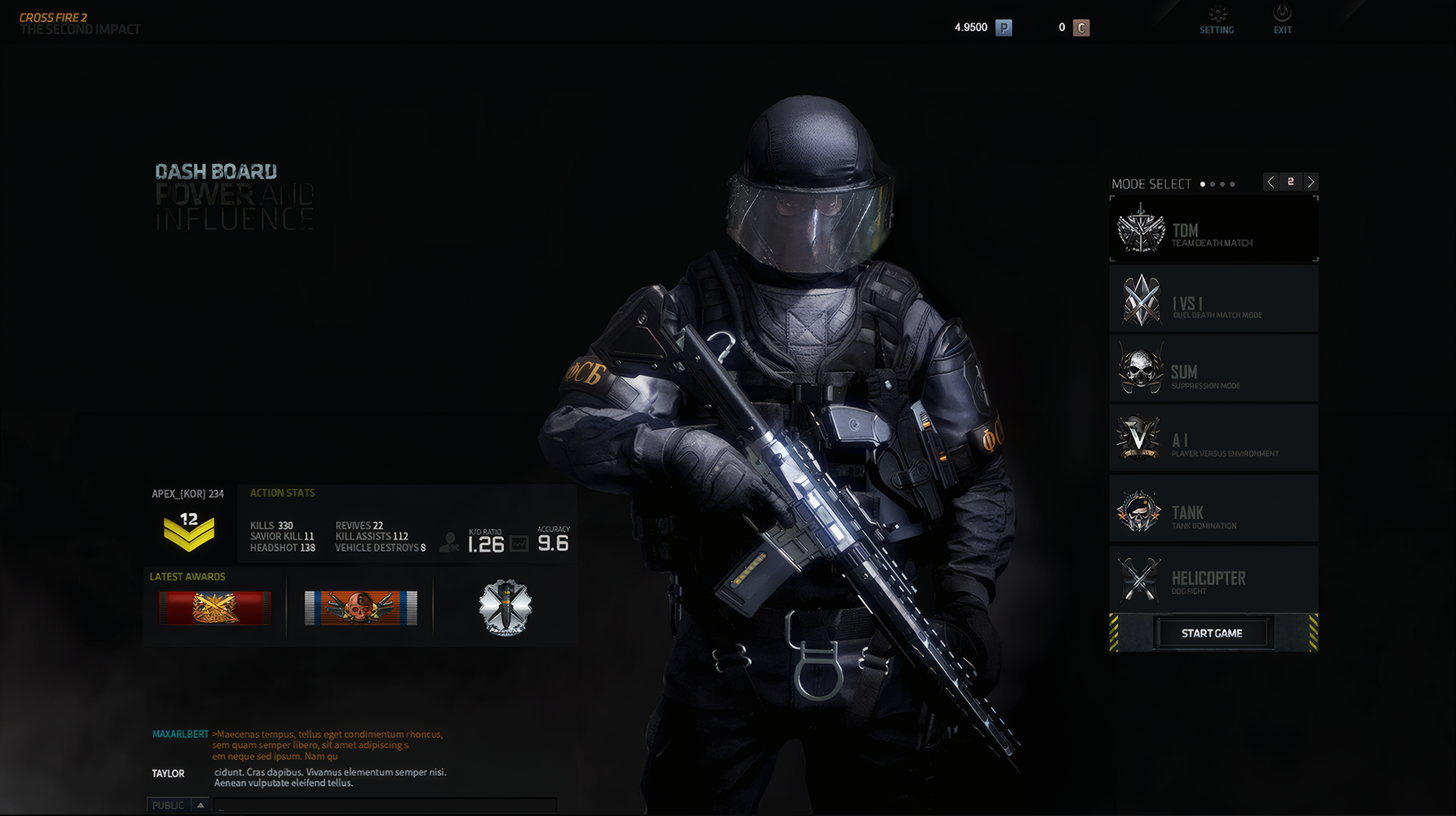Image resolution: width=1456 pixels, height=816 pixels.
Task: Select Helicopter Dog Fight mode
Action: (x=1213, y=580)
